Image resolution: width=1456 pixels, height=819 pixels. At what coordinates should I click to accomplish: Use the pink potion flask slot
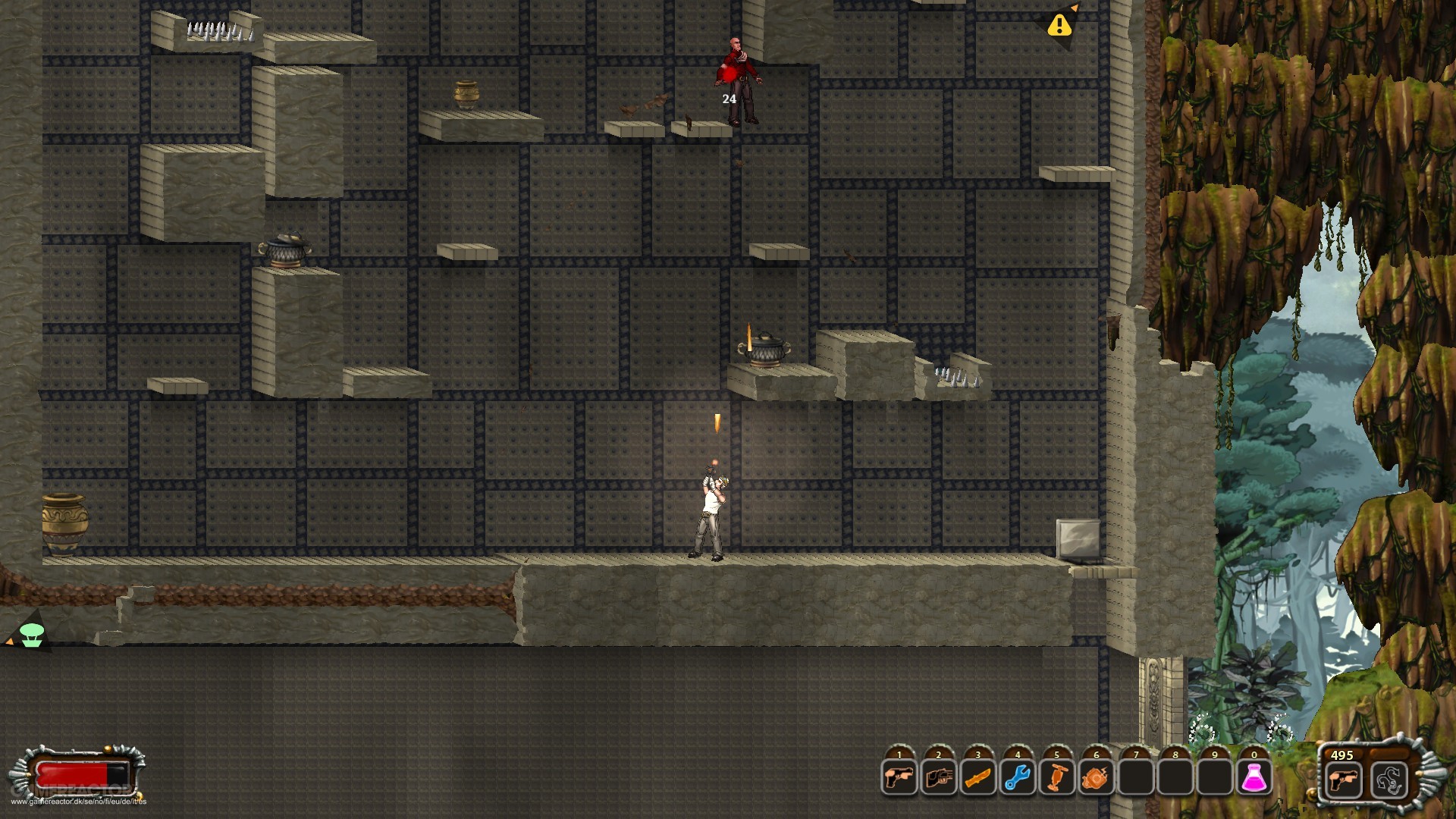[x=1254, y=779]
